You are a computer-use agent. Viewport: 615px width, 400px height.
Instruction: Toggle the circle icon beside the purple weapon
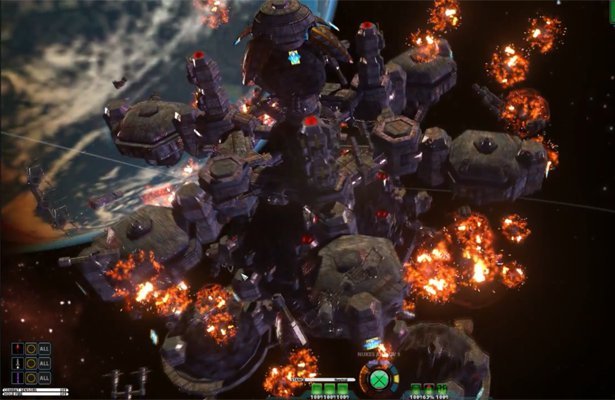(31, 377)
